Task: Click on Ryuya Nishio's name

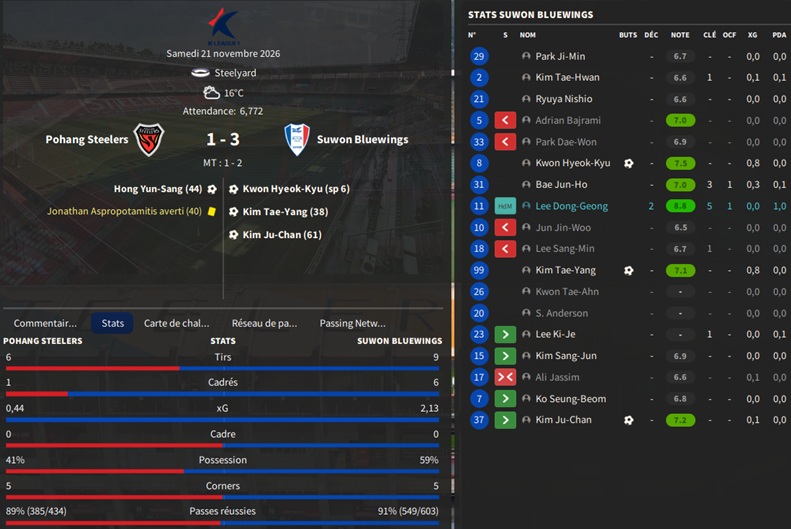Action: coord(564,99)
